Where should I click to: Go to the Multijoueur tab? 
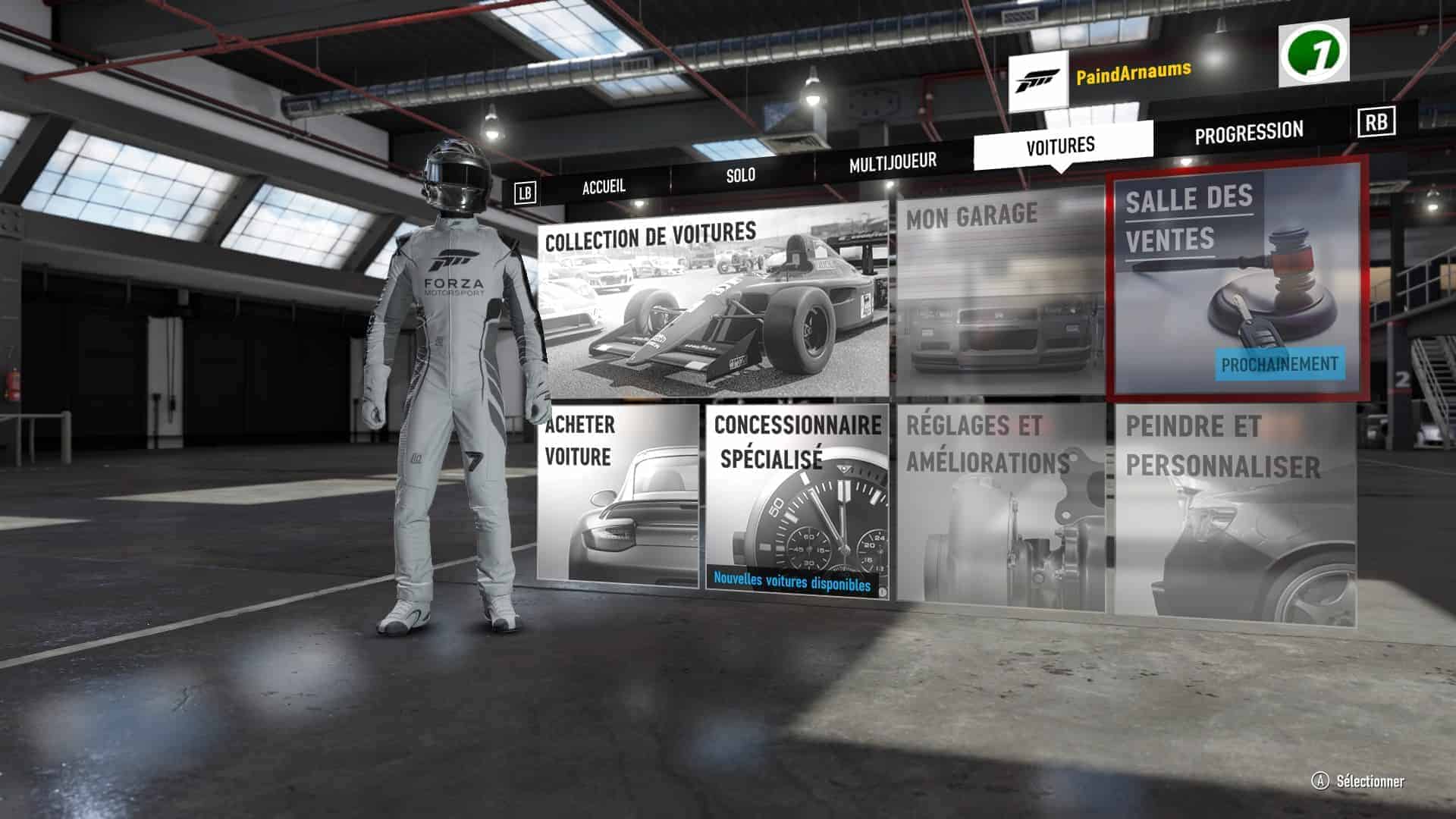coord(893,162)
